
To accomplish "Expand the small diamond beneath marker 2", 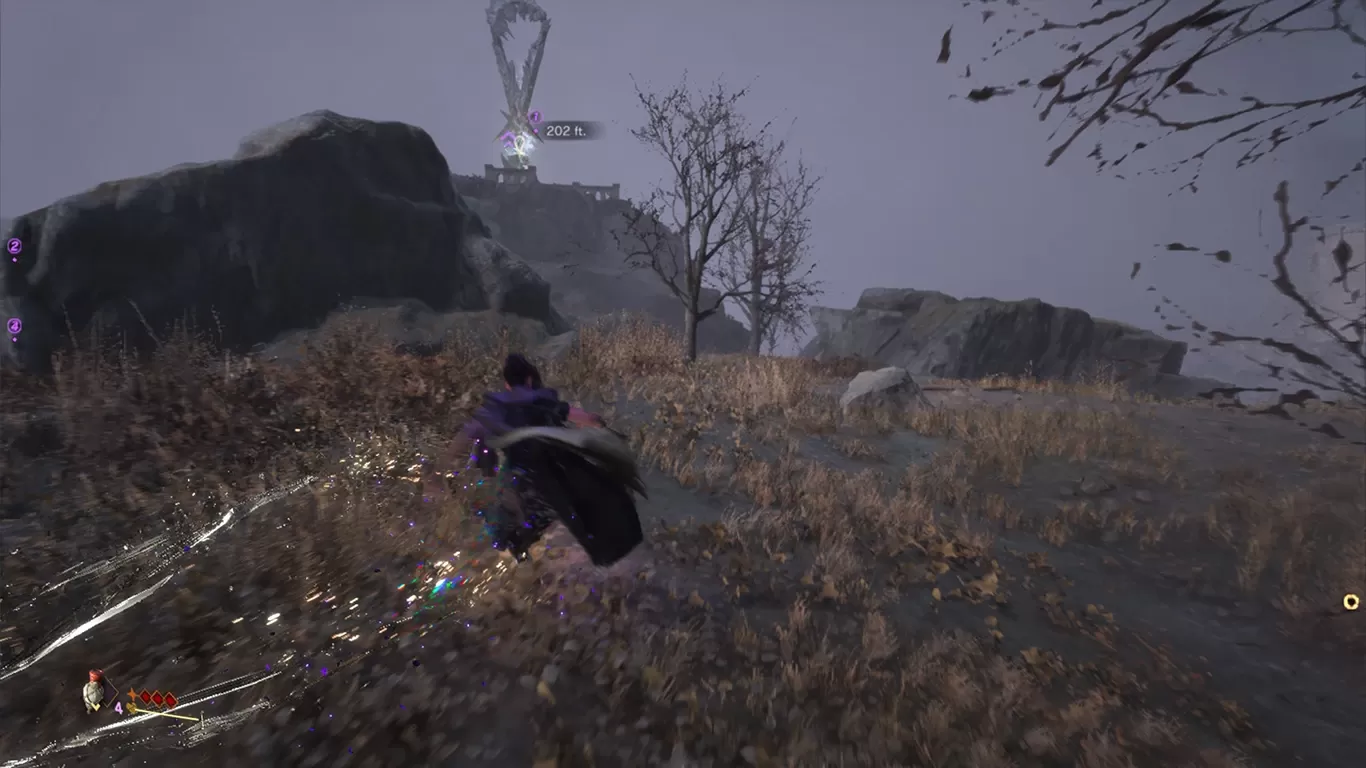I will (15, 259).
